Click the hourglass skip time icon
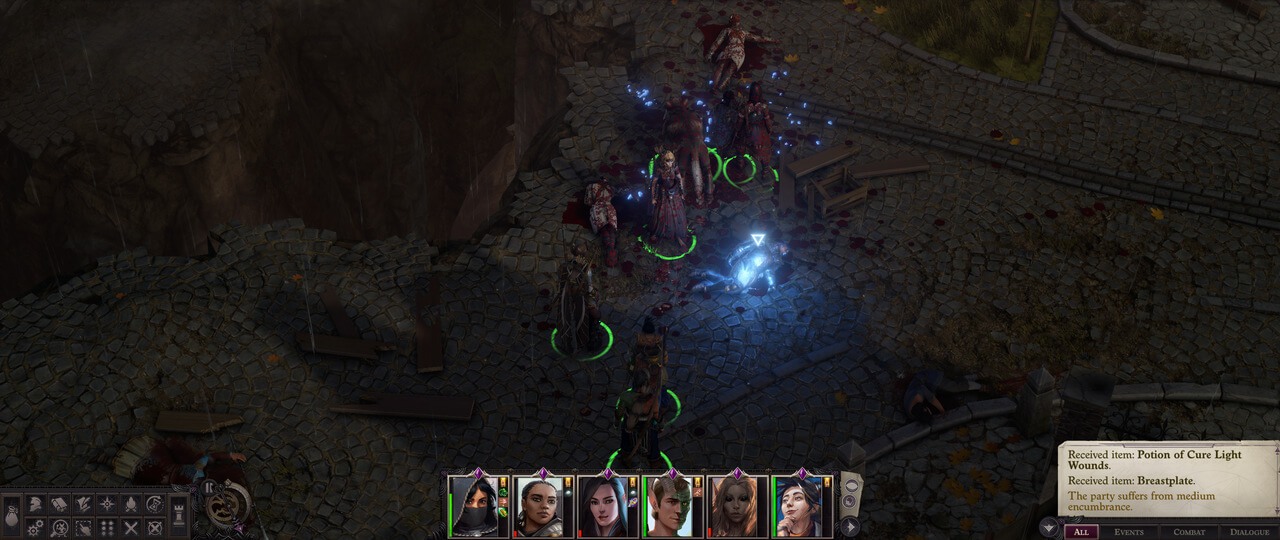The image size is (1280, 540). [x=155, y=504]
